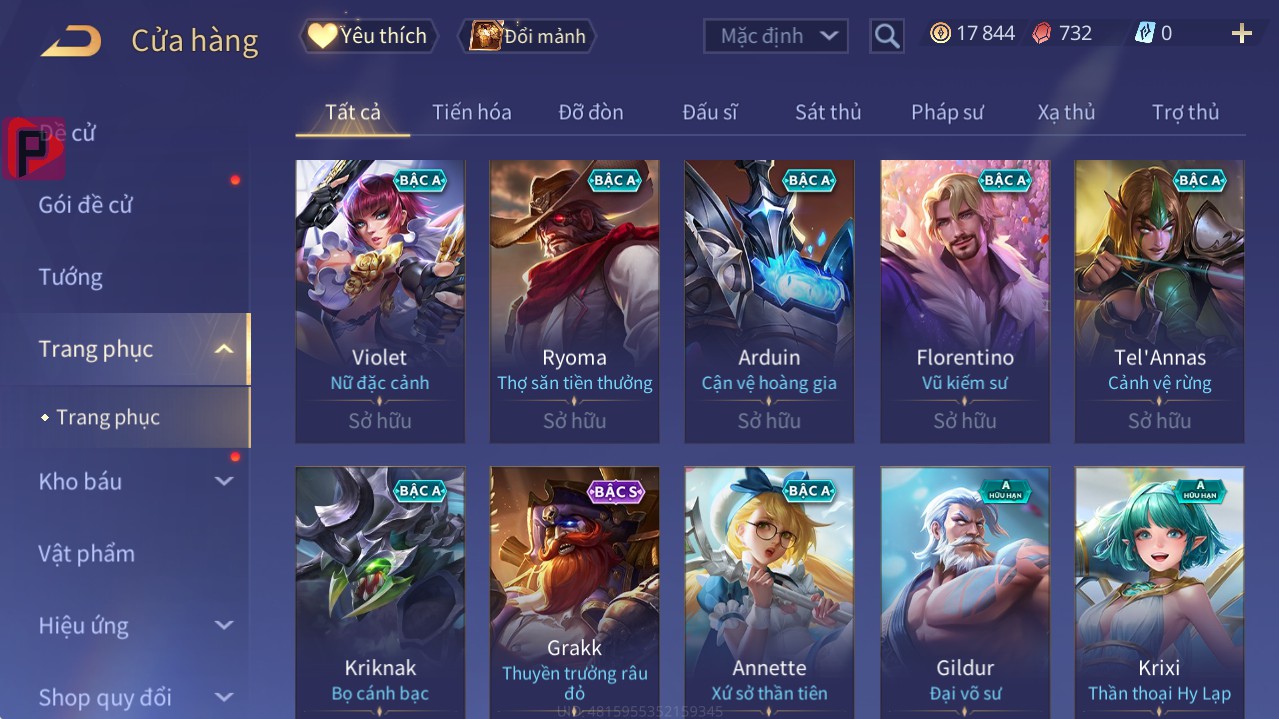The width and height of the screenshot is (1279, 719).
Task: Open the Đổi mảnh fragment exchange
Action: [528, 36]
